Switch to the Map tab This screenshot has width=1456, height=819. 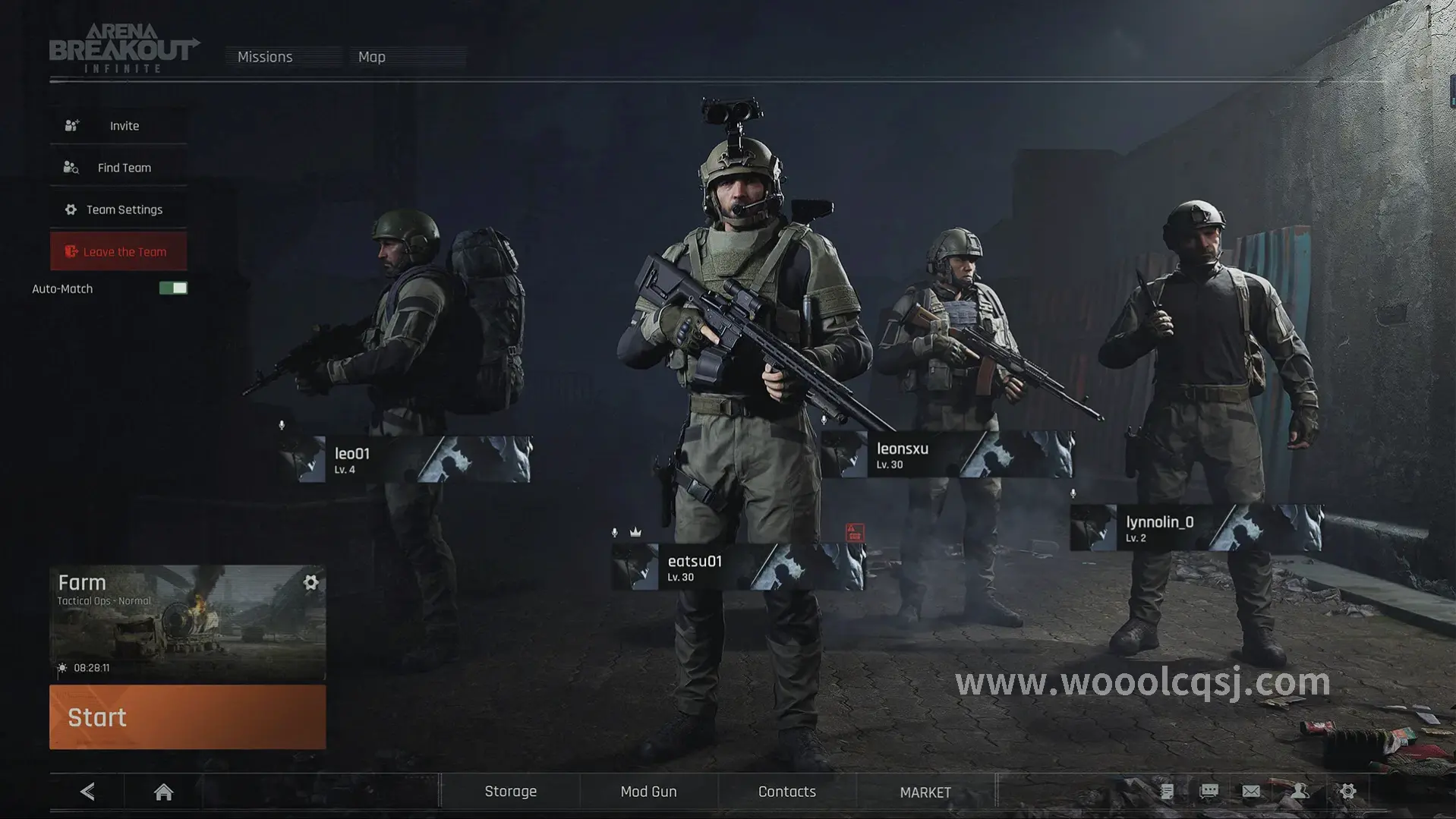point(372,57)
